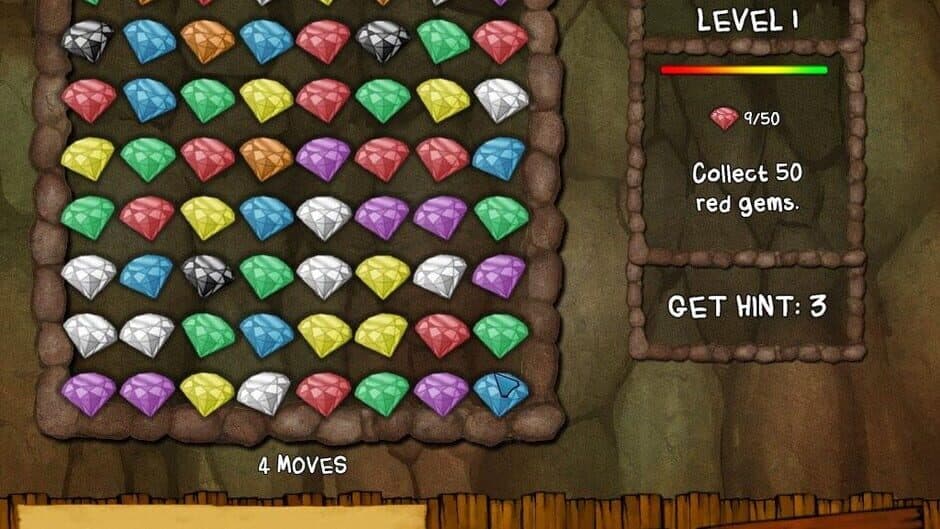Pick the blue gem under the mouse cursor
Viewport: 940px width, 529px height.
[500, 393]
